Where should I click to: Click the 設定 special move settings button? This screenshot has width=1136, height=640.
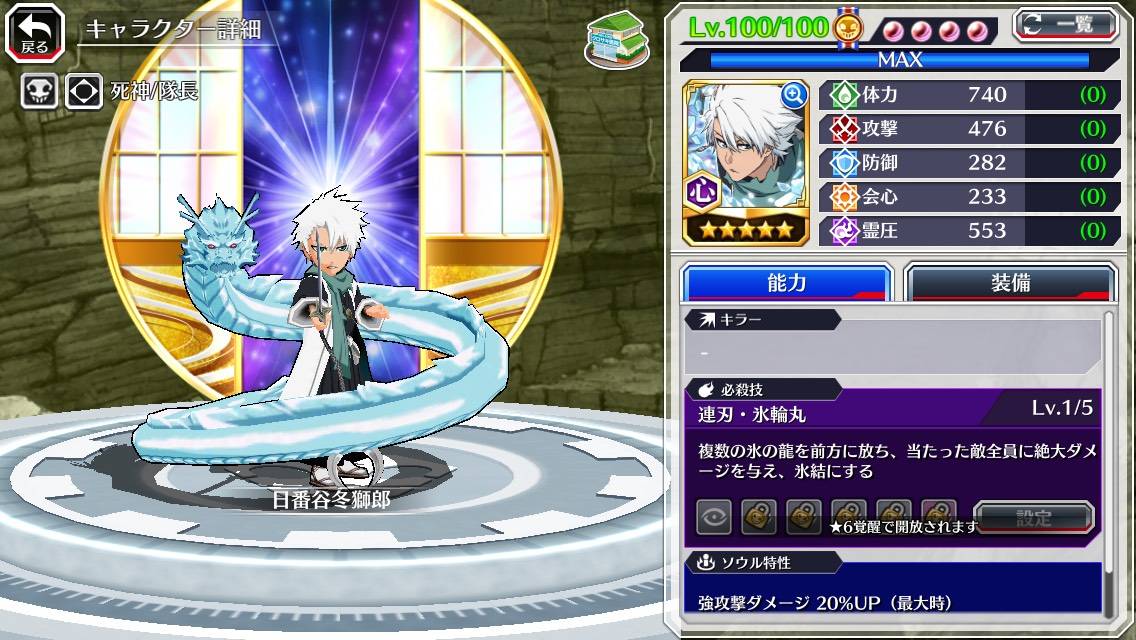point(1034,518)
